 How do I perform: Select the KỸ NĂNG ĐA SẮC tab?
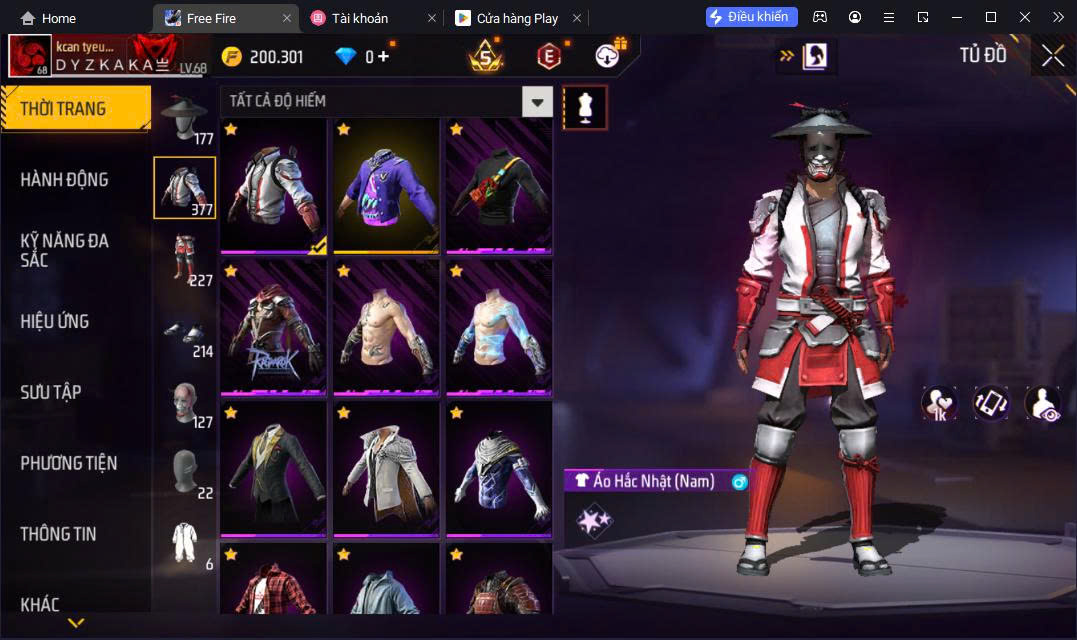pos(65,250)
